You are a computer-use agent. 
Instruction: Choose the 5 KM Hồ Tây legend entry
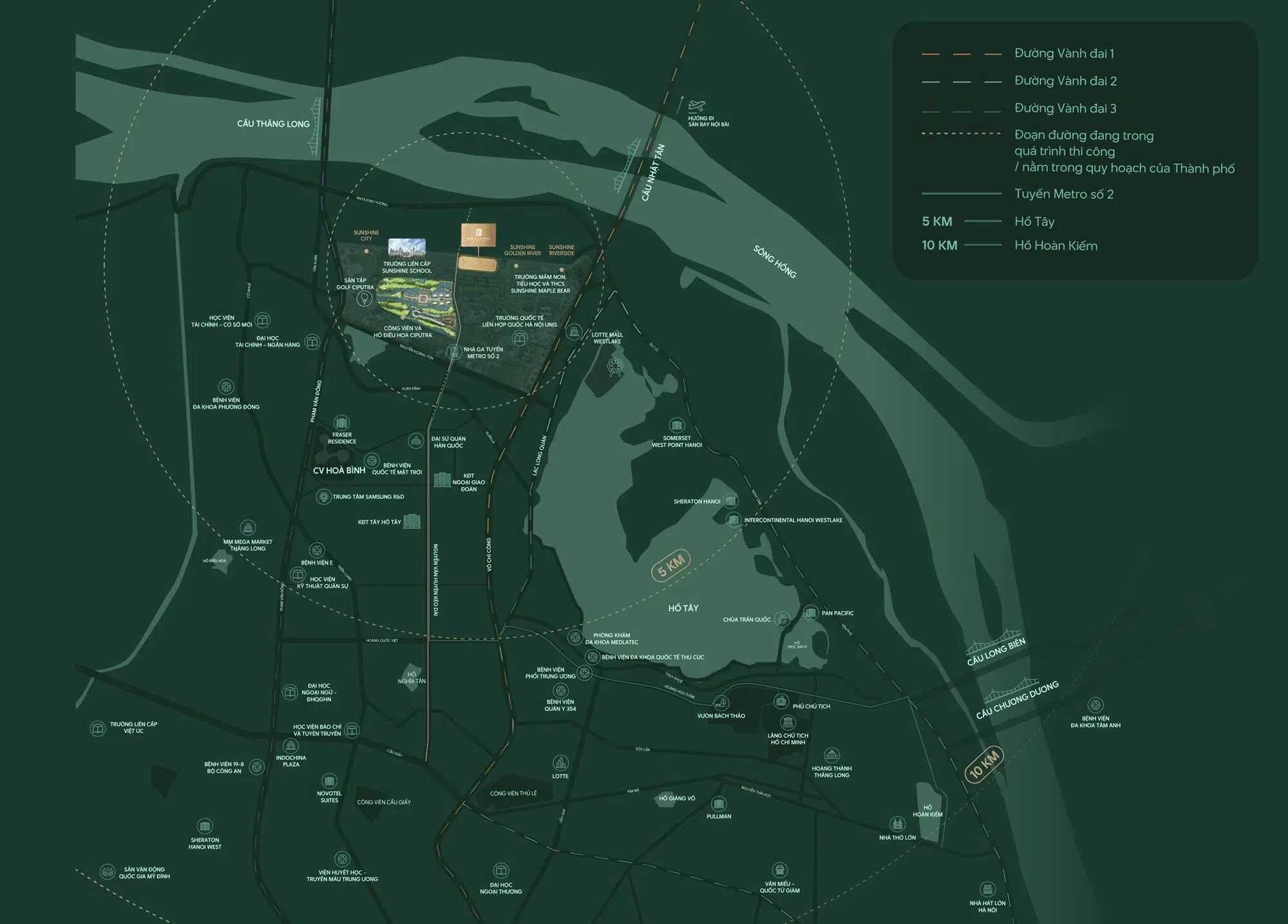click(x=1034, y=222)
